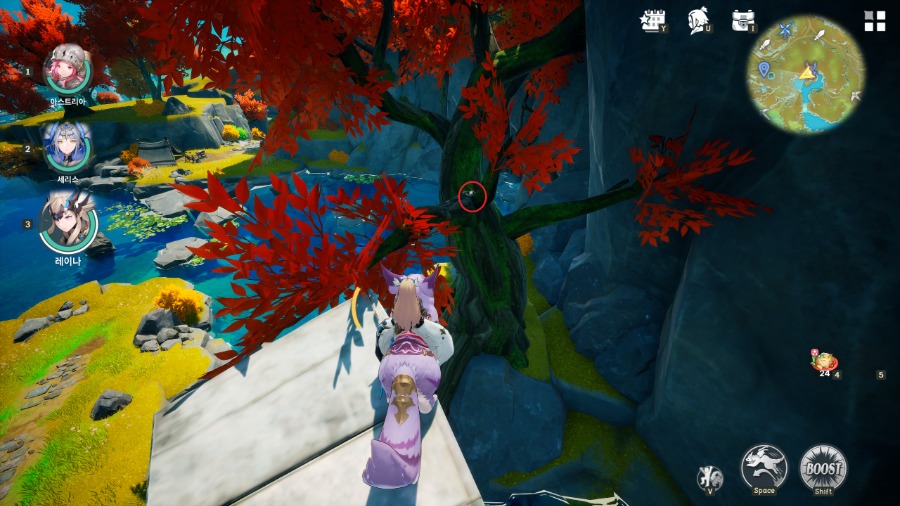The width and height of the screenshot is (900, 506).
Task: Trigger the mount jump ability
Action: point(763,467)
